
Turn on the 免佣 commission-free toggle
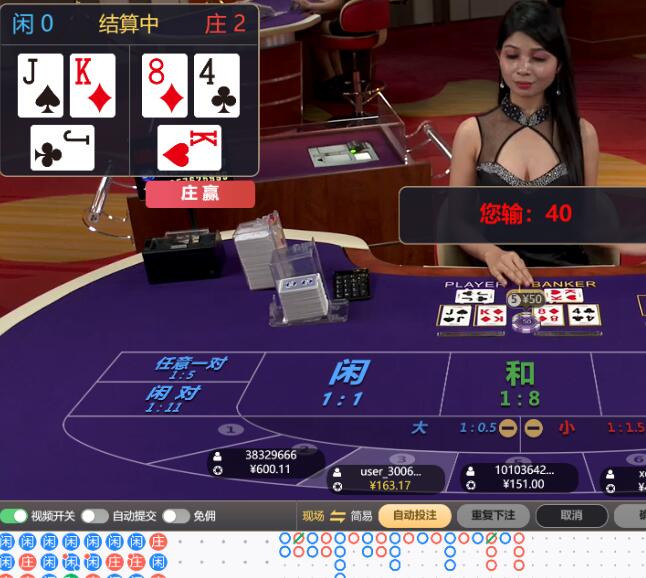(176, 516)
